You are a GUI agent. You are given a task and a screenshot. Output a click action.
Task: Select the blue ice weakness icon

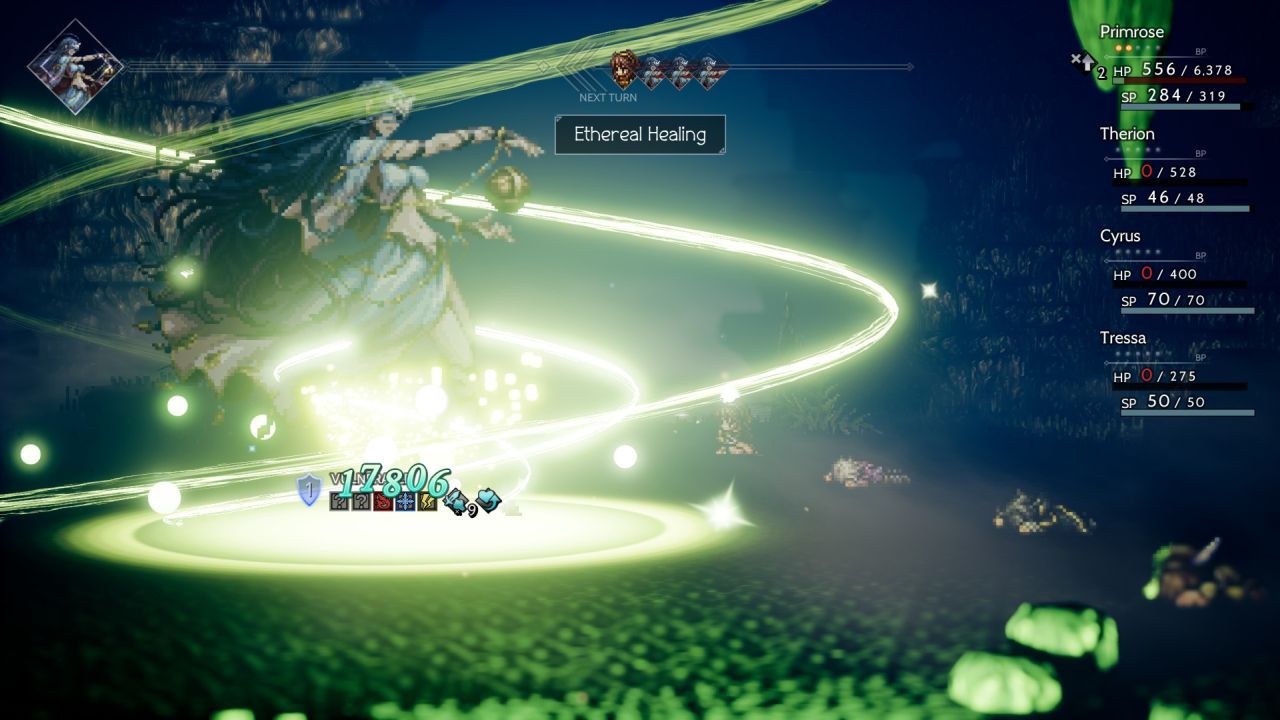(405, 501)
